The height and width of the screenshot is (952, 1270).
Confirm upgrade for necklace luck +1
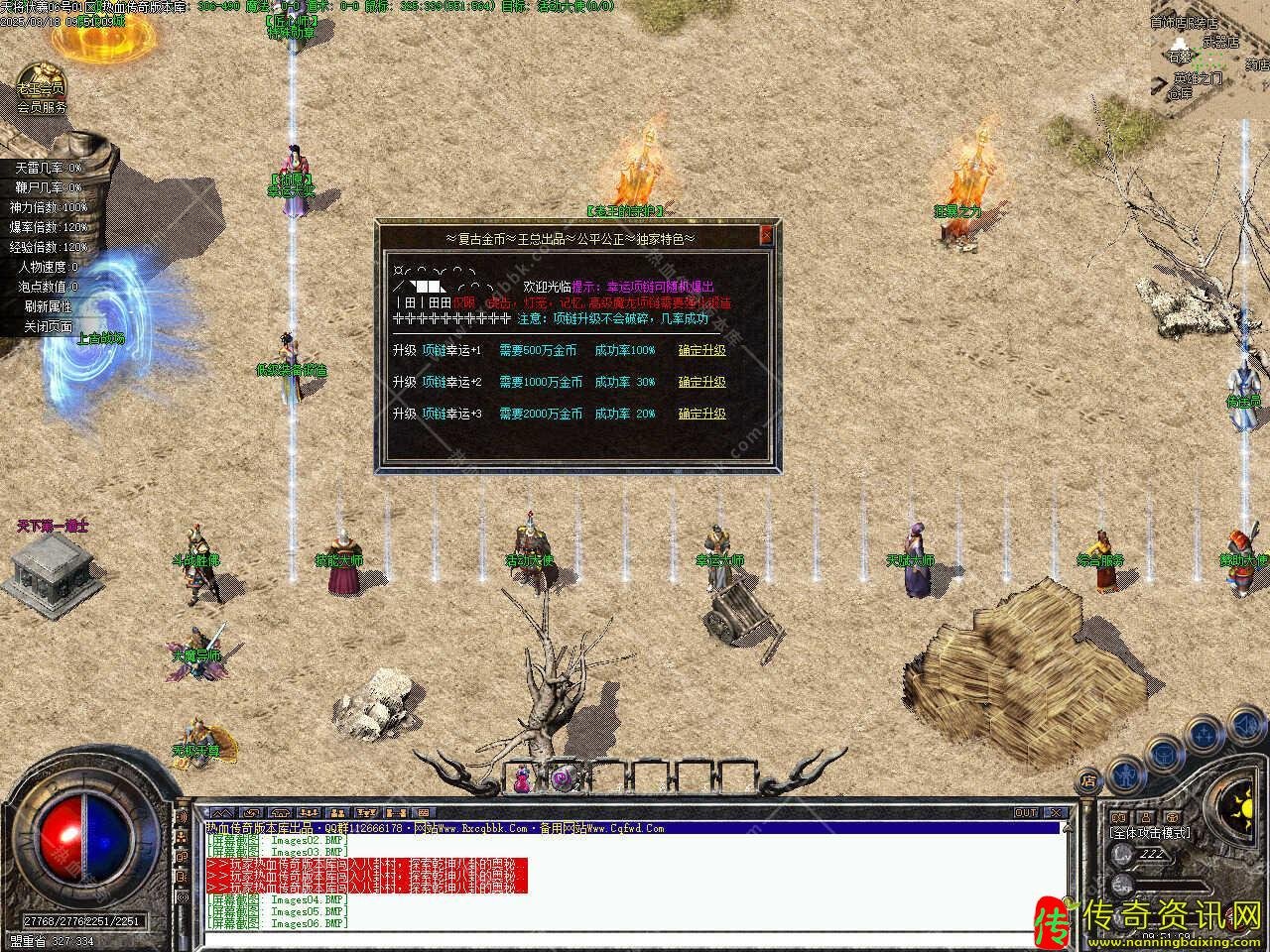click(x=701, y=350)
